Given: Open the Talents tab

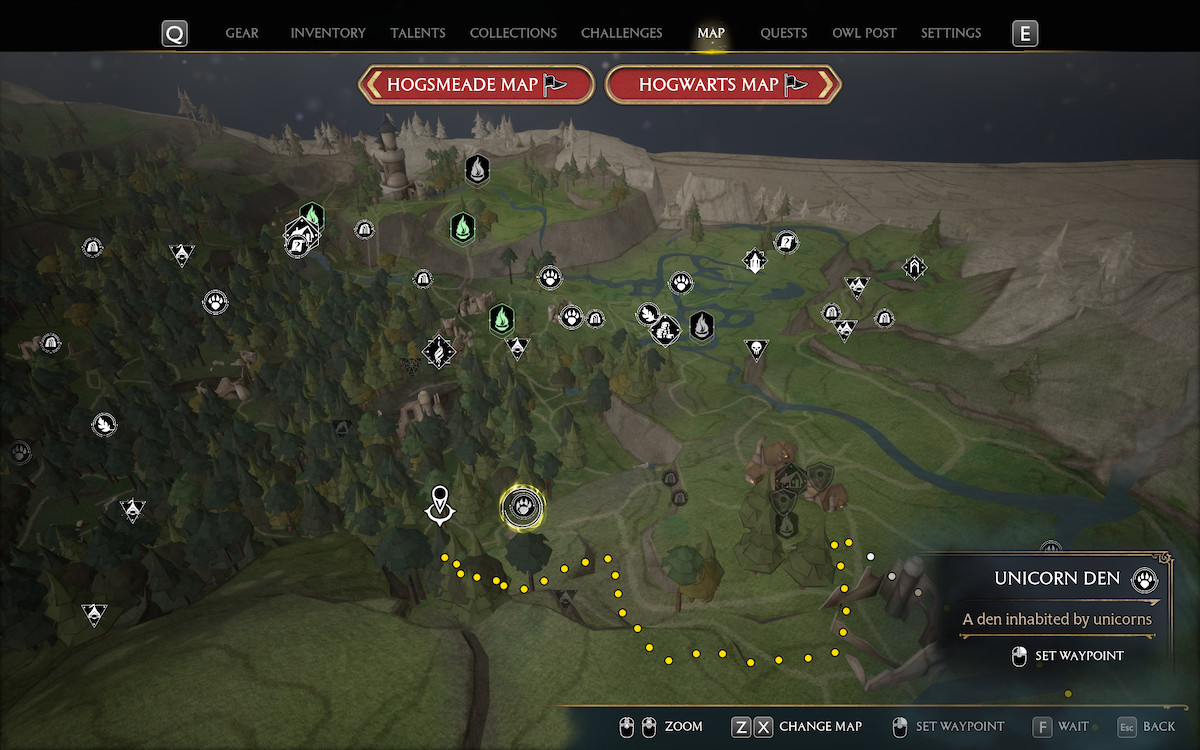Looking at the screenshot, I should pyautogui.click(x=418, y=33).
